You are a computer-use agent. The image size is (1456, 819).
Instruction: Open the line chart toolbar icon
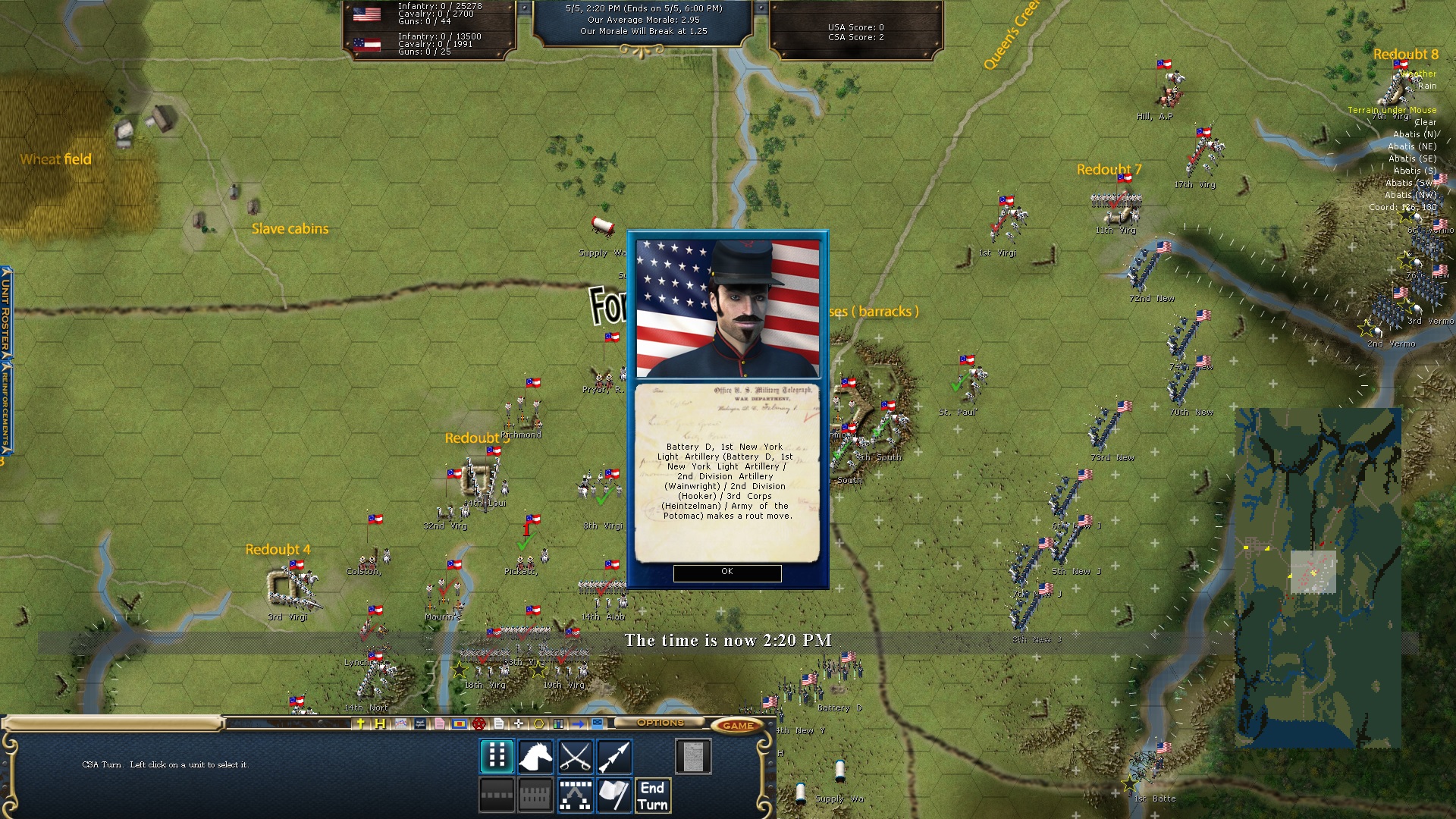(x=400, y=723)
